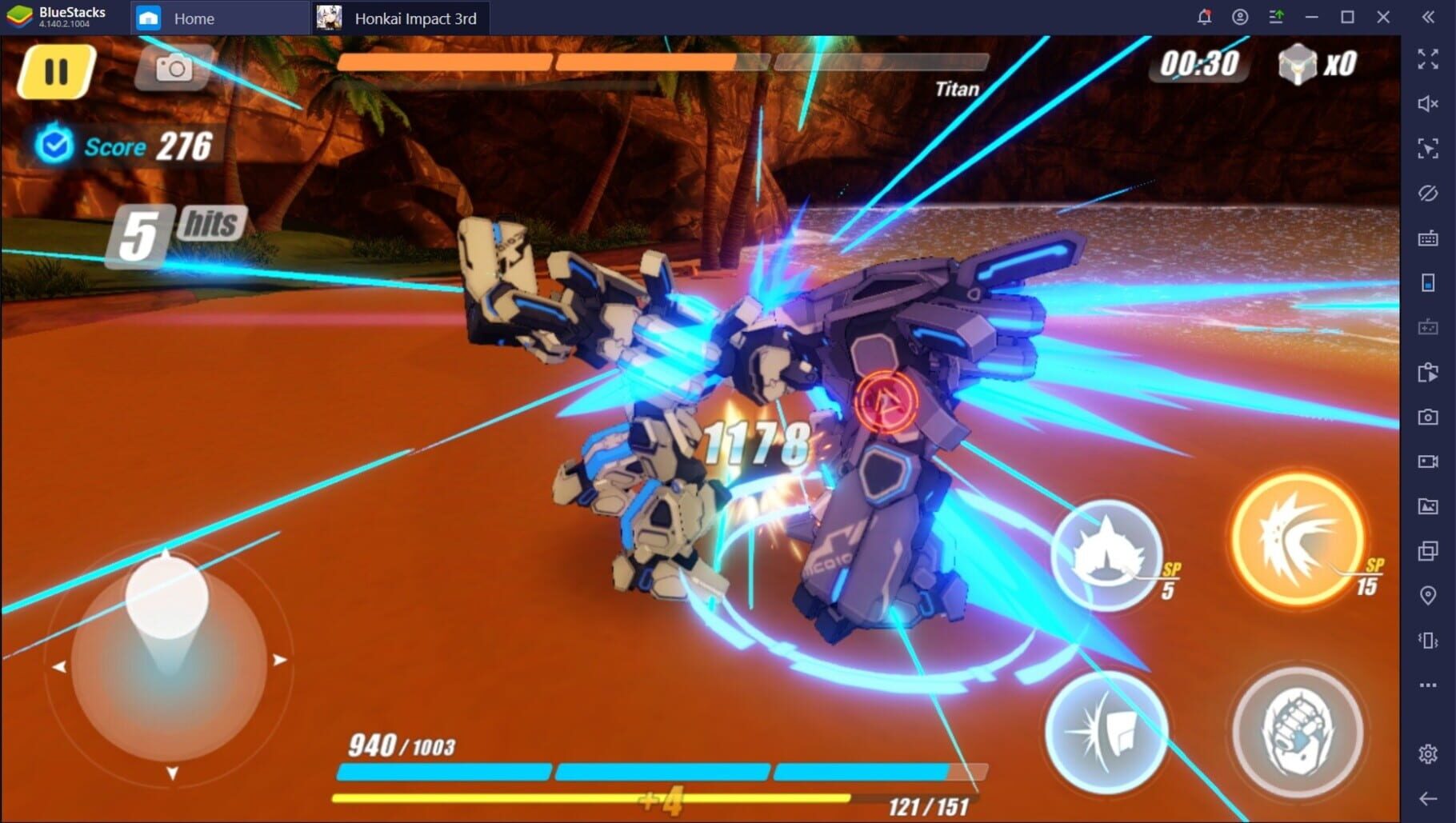Open the green upload arrow menu in titlebar
The image size is (1456, 823).
1278,17
